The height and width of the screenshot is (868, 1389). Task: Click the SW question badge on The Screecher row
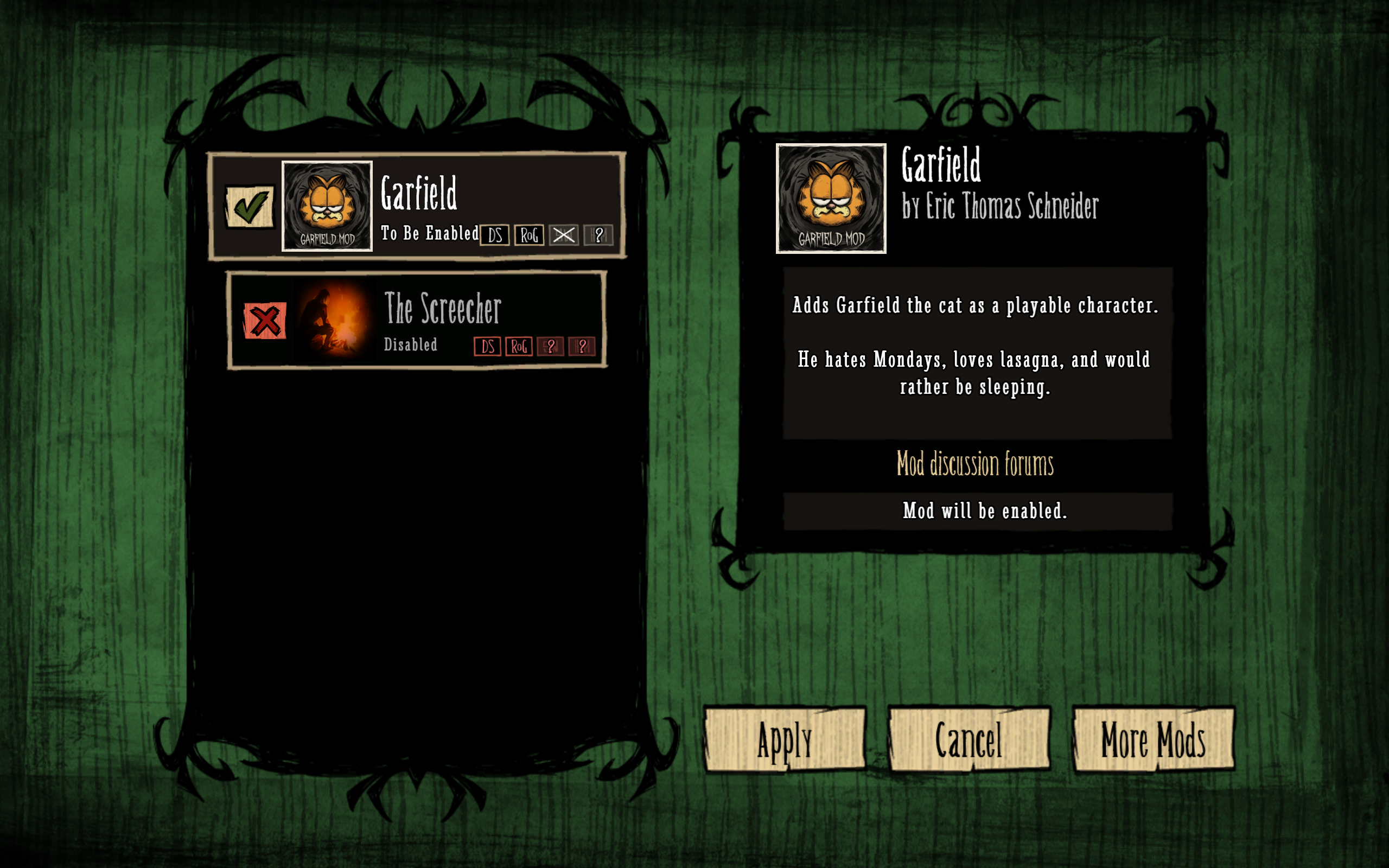[x=551, y=347]
